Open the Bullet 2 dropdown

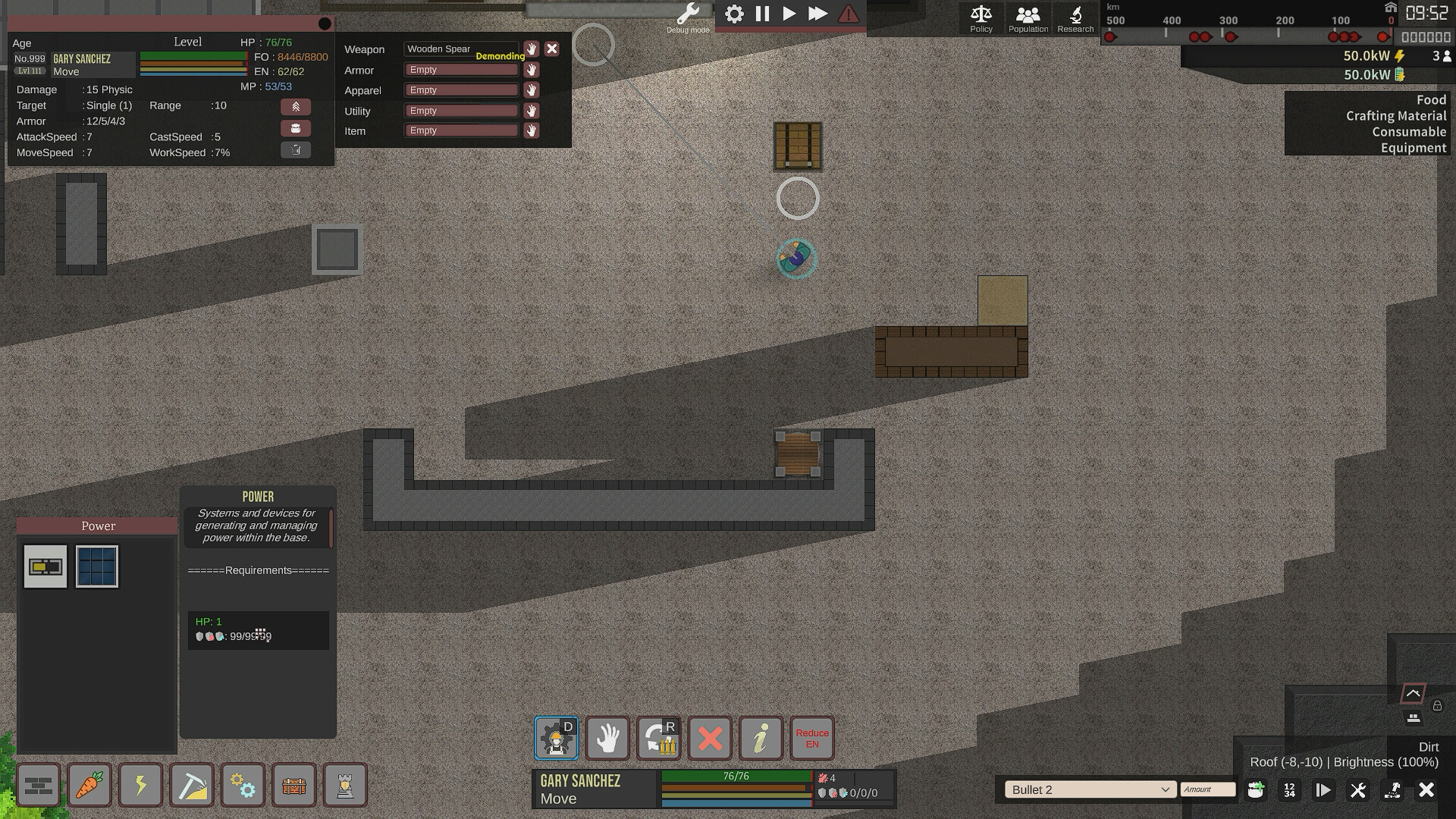point(1090,789)
